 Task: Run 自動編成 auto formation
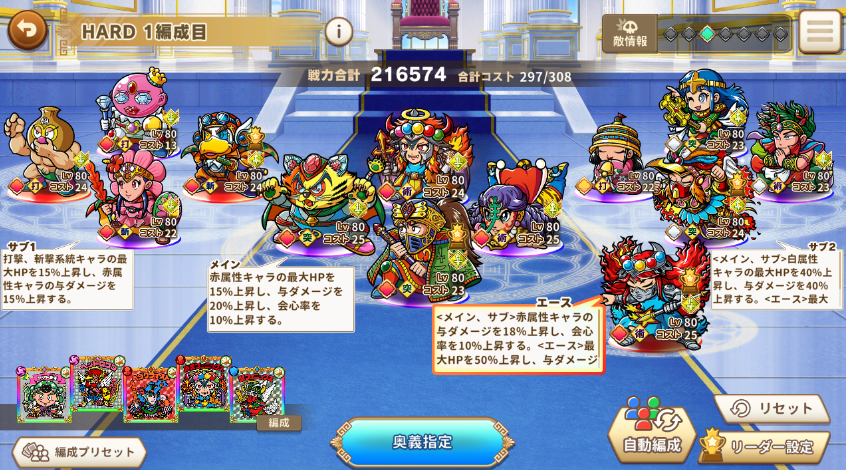(x=653, y=431)
